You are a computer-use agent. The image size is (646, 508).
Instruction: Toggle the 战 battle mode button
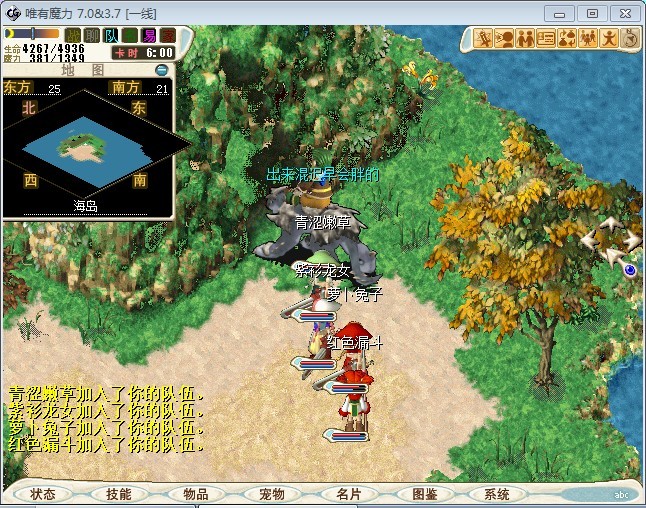[x=72, y=36]
